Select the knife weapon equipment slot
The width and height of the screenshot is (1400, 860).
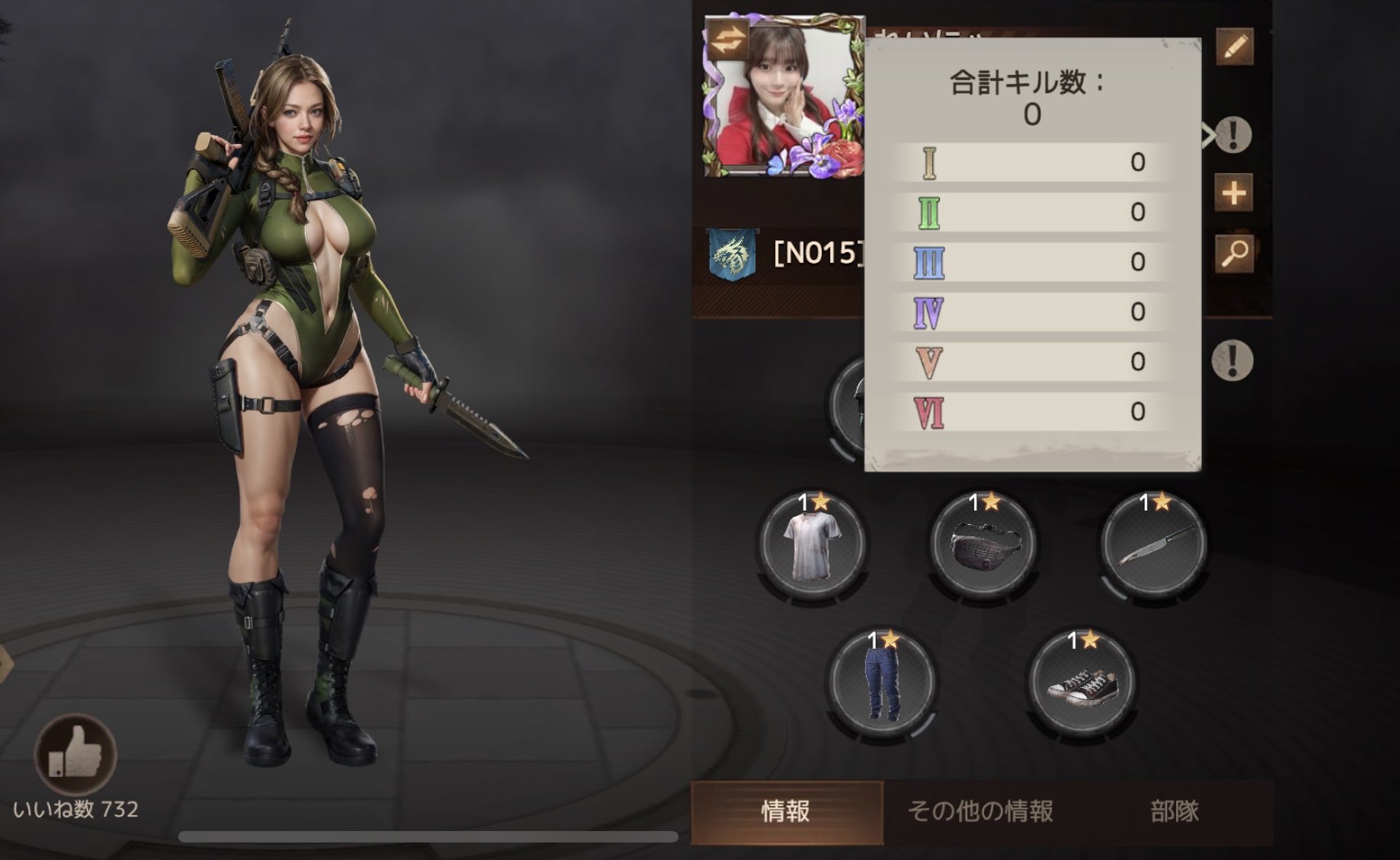[x=1155, y=544]
